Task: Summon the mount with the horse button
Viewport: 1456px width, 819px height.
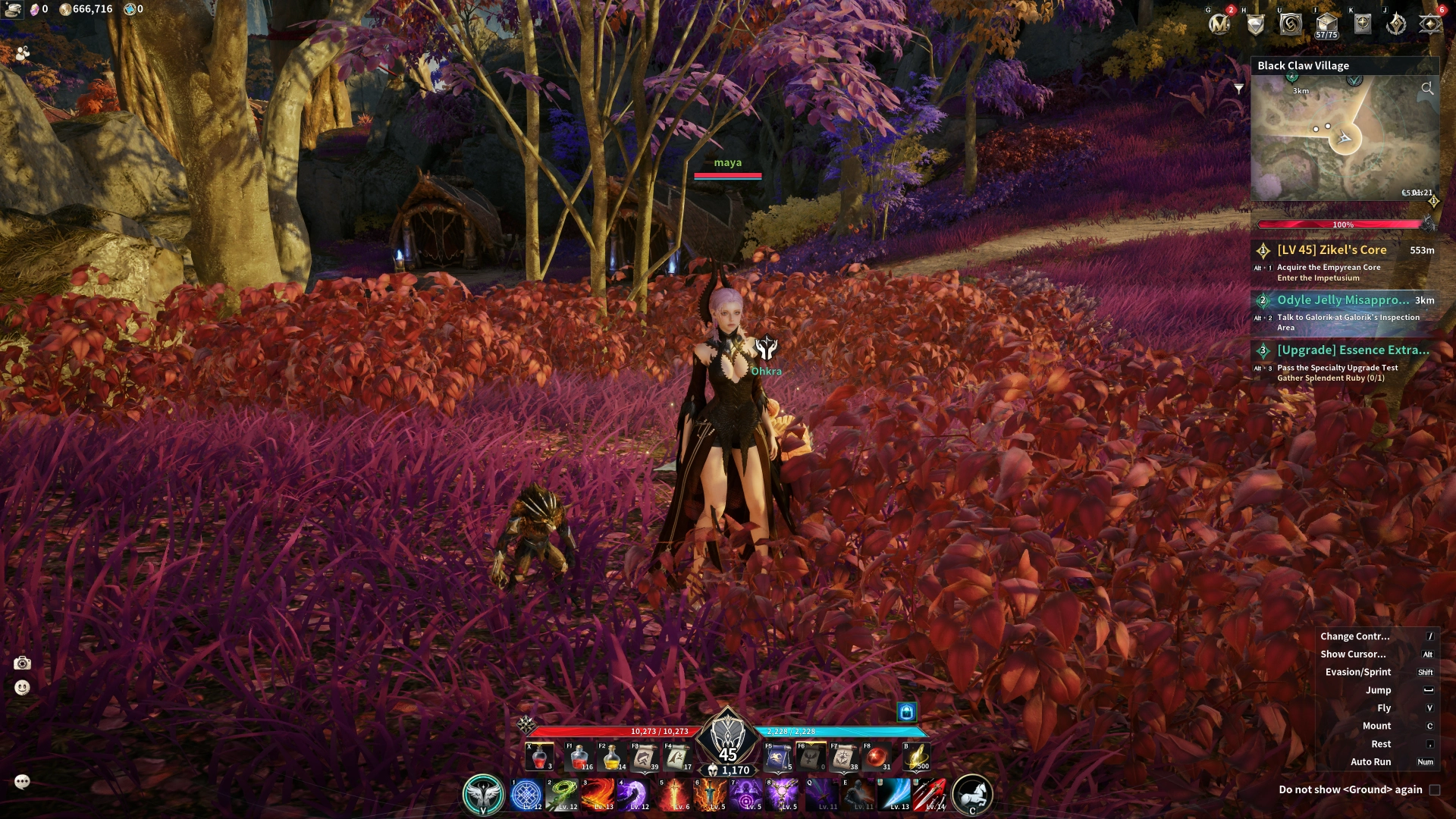Action: [972, 795]
